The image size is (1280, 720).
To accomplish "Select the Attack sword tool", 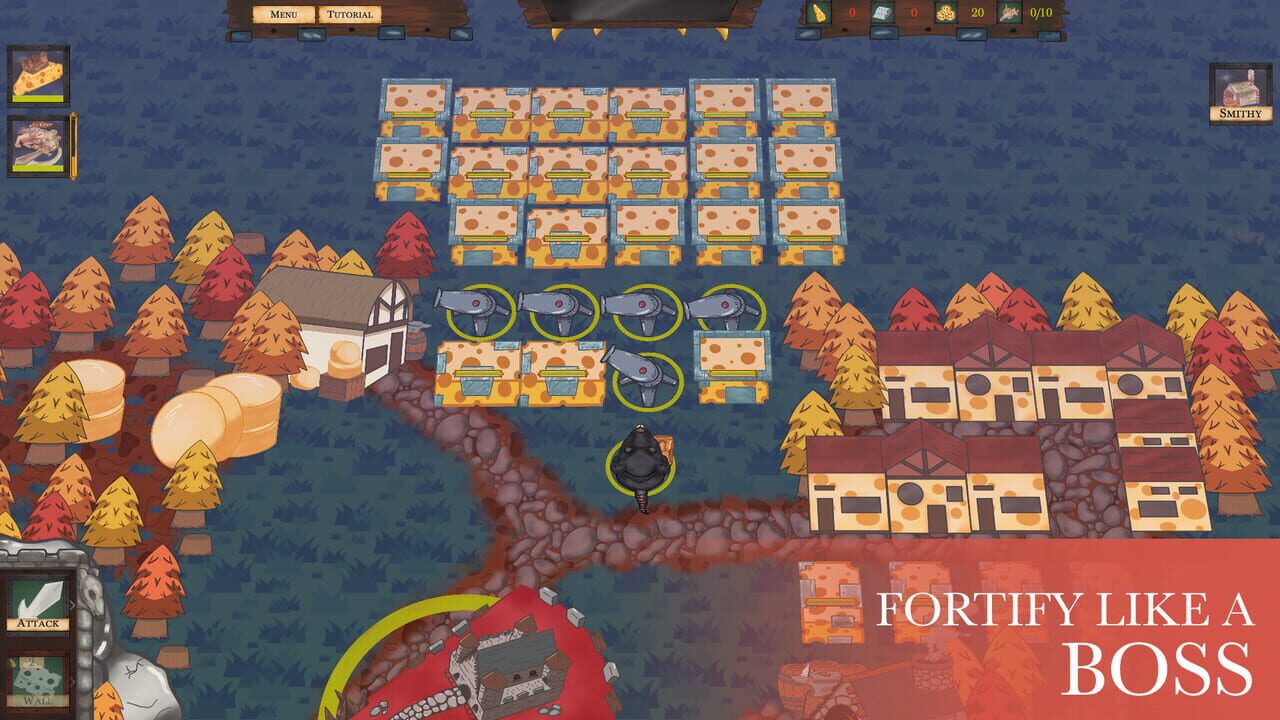I will 38,602.
